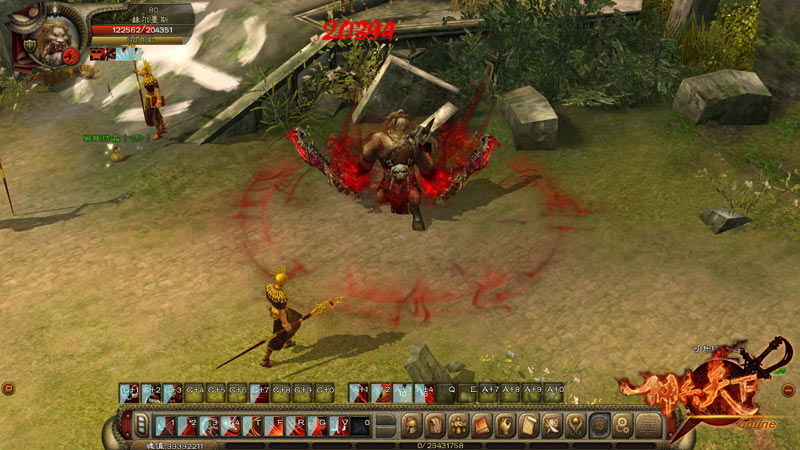Open the backpack inventory button

(436, 425)
